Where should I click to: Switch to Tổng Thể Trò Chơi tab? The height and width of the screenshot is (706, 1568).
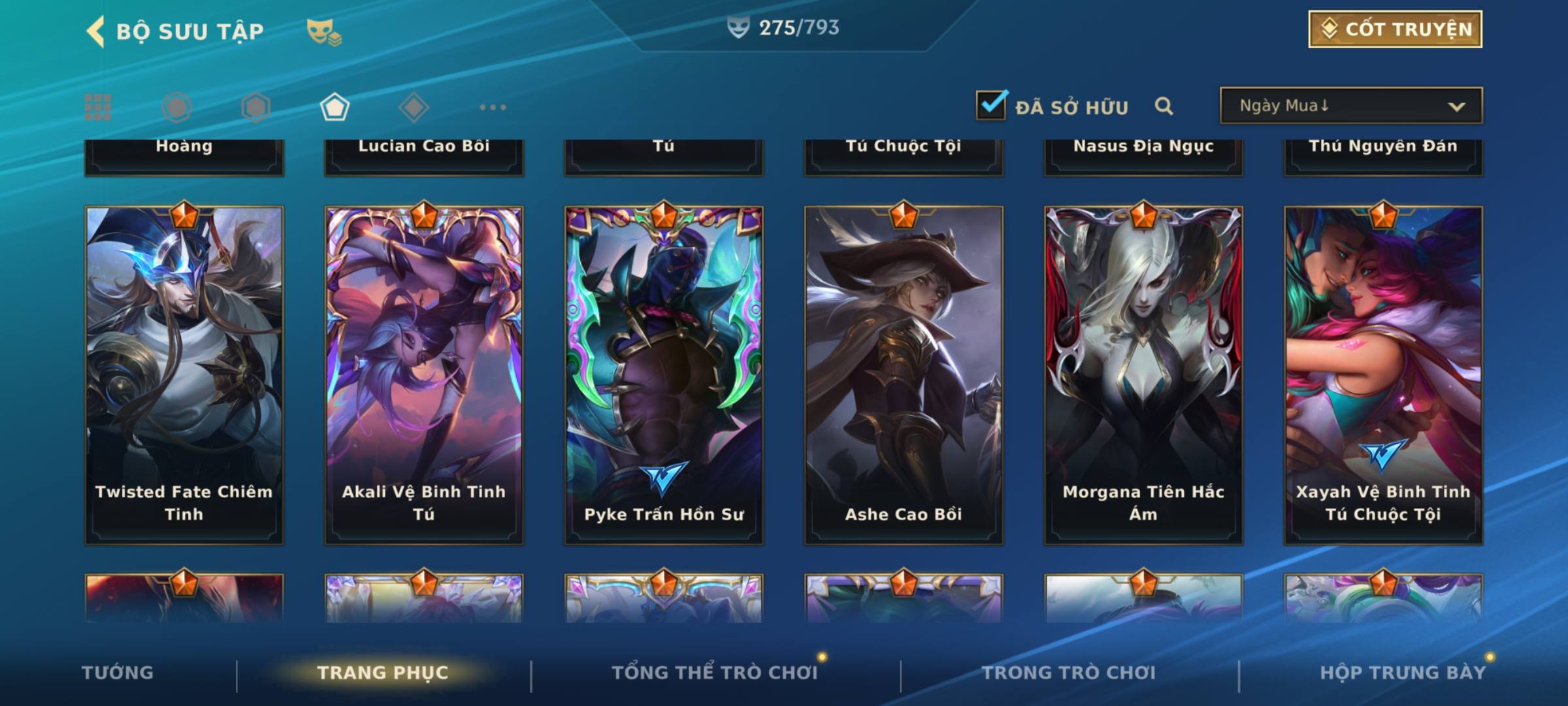(x=715, y=673)
